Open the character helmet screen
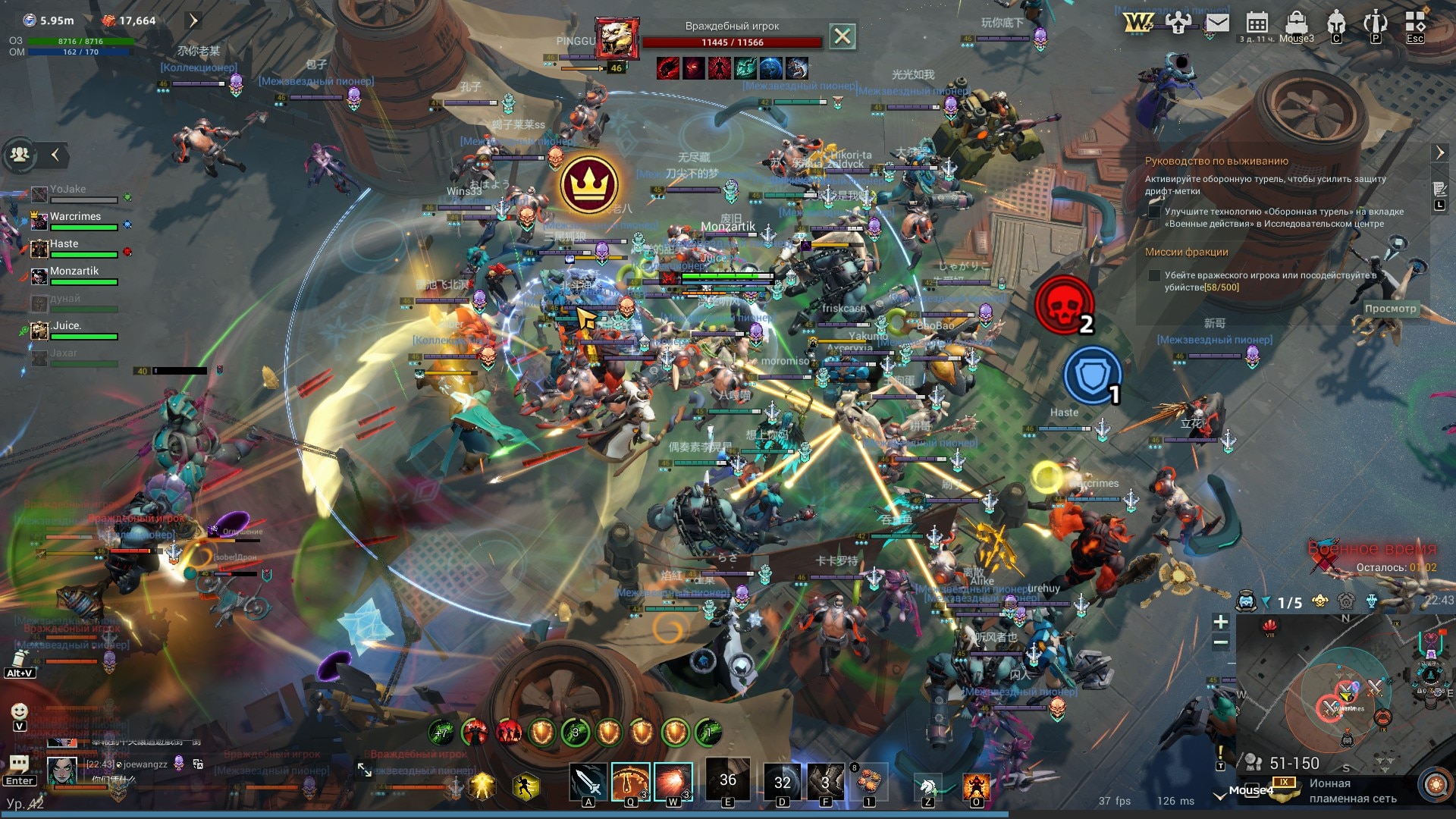1456x819 pixels. pyautogui.click(x=1336, y=23)
